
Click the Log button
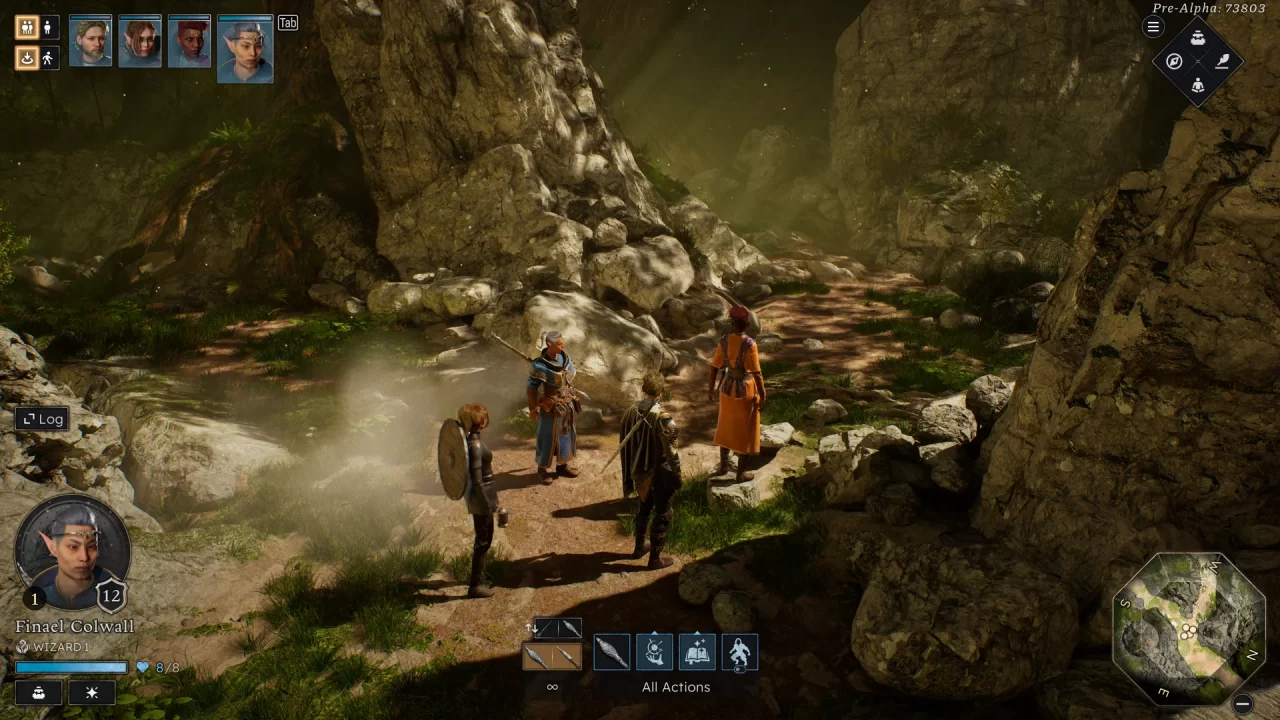pyautogui.click(x=41, y=419)
